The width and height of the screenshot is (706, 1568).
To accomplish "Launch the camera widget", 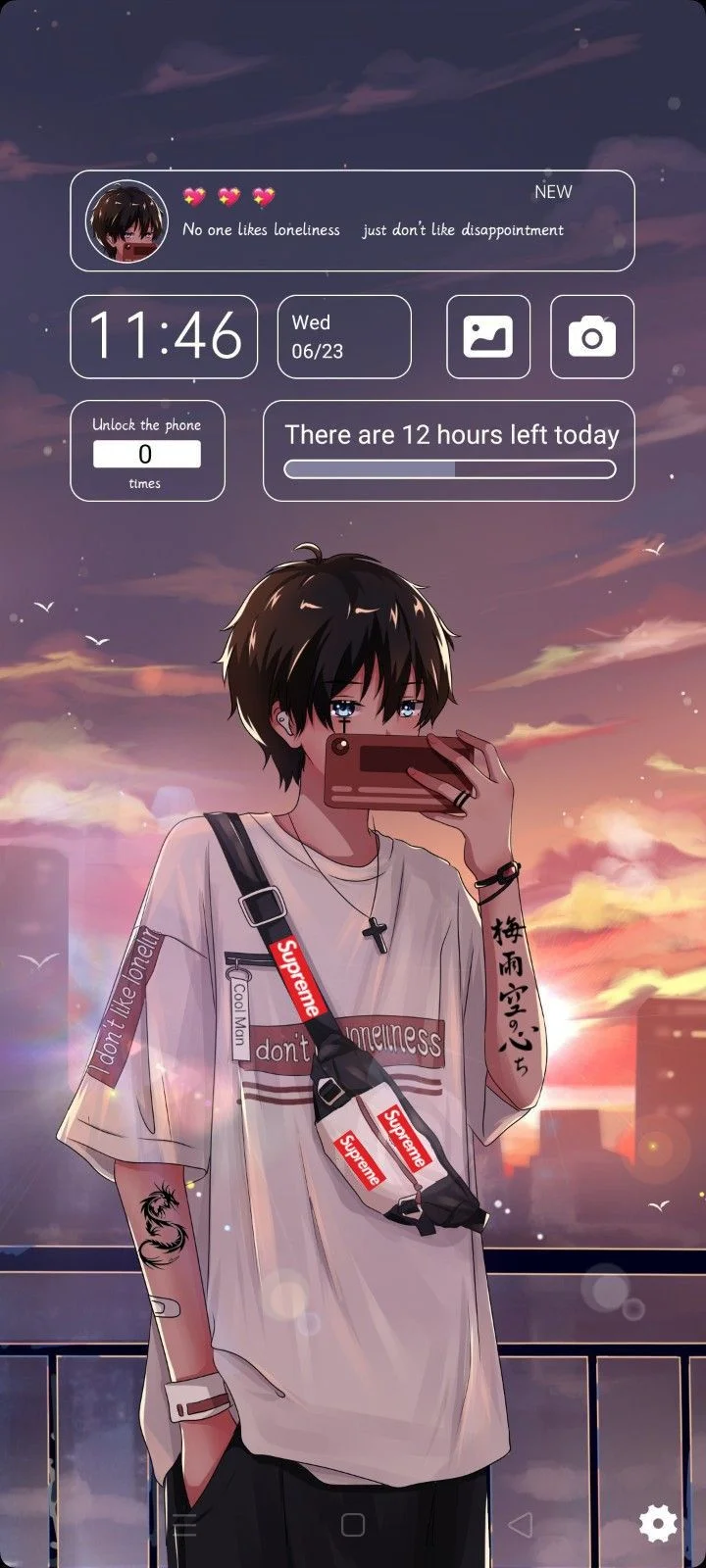I will coord(592,337).
